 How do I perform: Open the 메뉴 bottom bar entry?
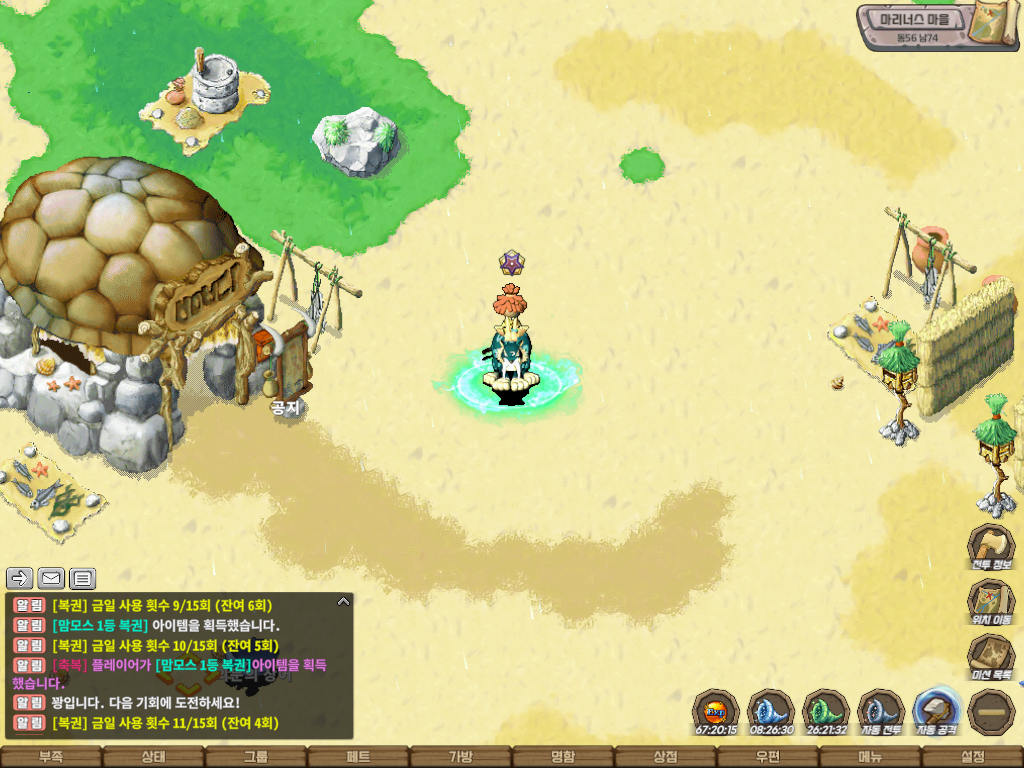point(870,757)
